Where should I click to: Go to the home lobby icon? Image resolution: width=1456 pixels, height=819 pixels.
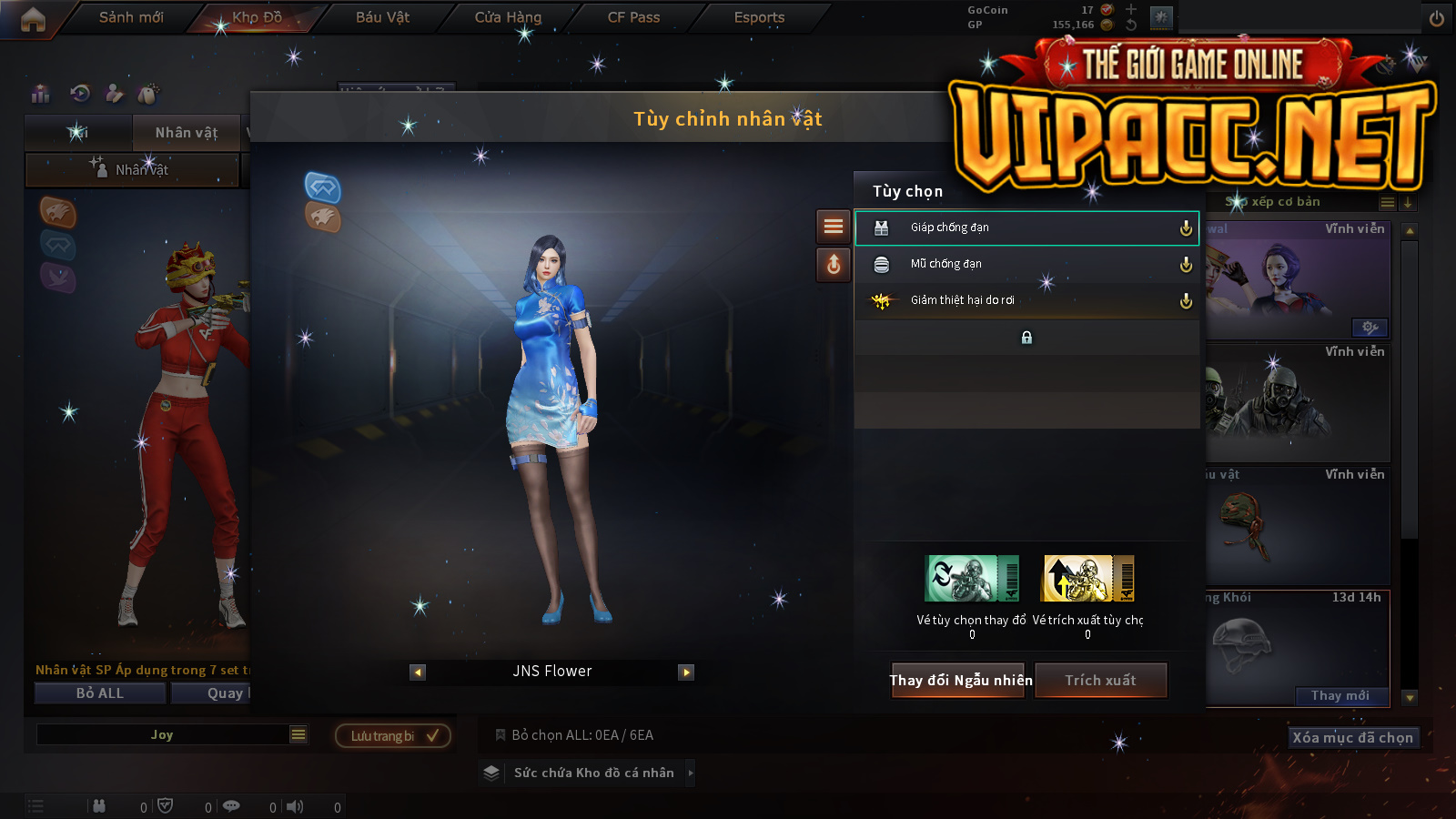click(33, 19)
